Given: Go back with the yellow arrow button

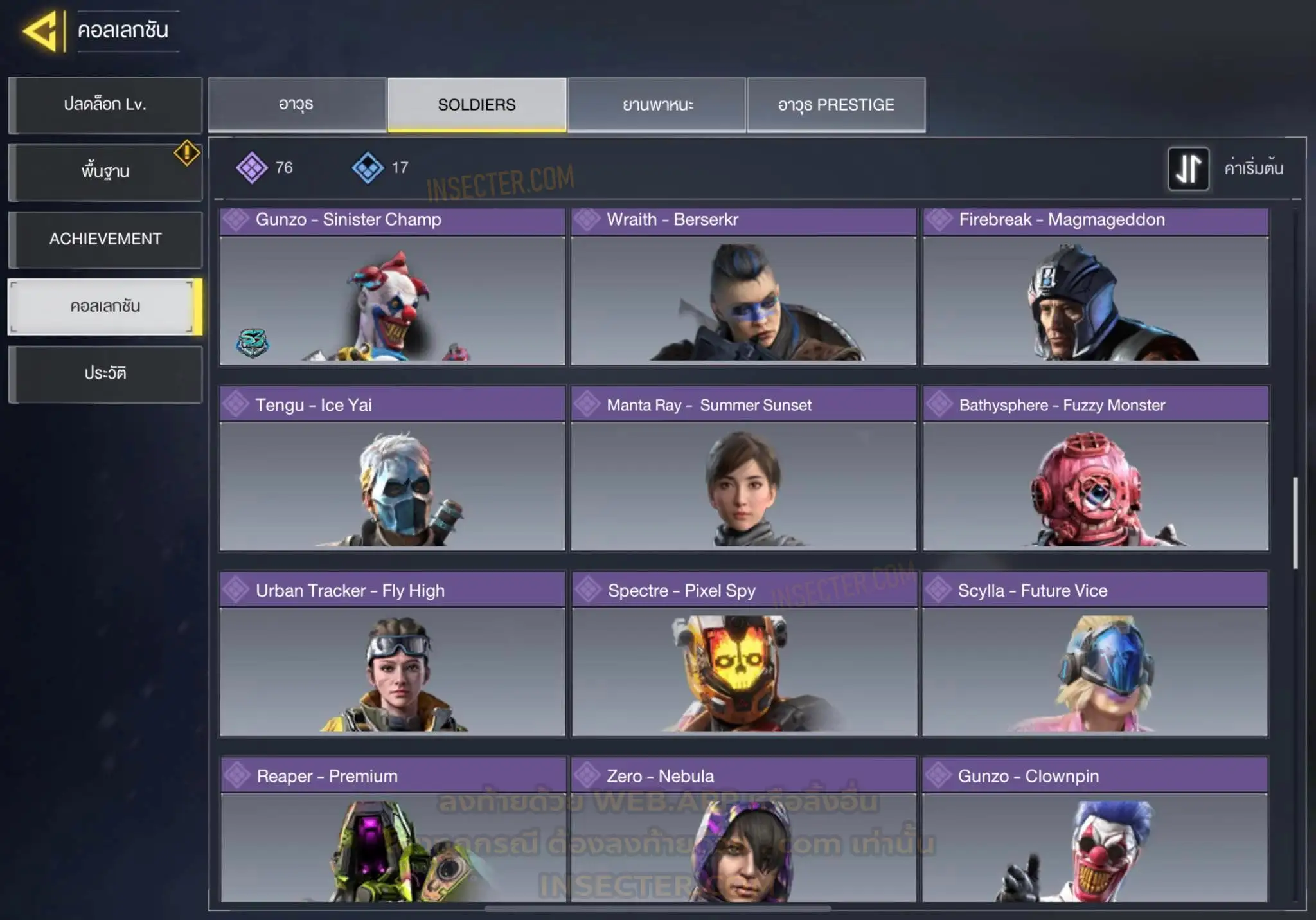Looking at the screenshot, I should tap(42, 31).
